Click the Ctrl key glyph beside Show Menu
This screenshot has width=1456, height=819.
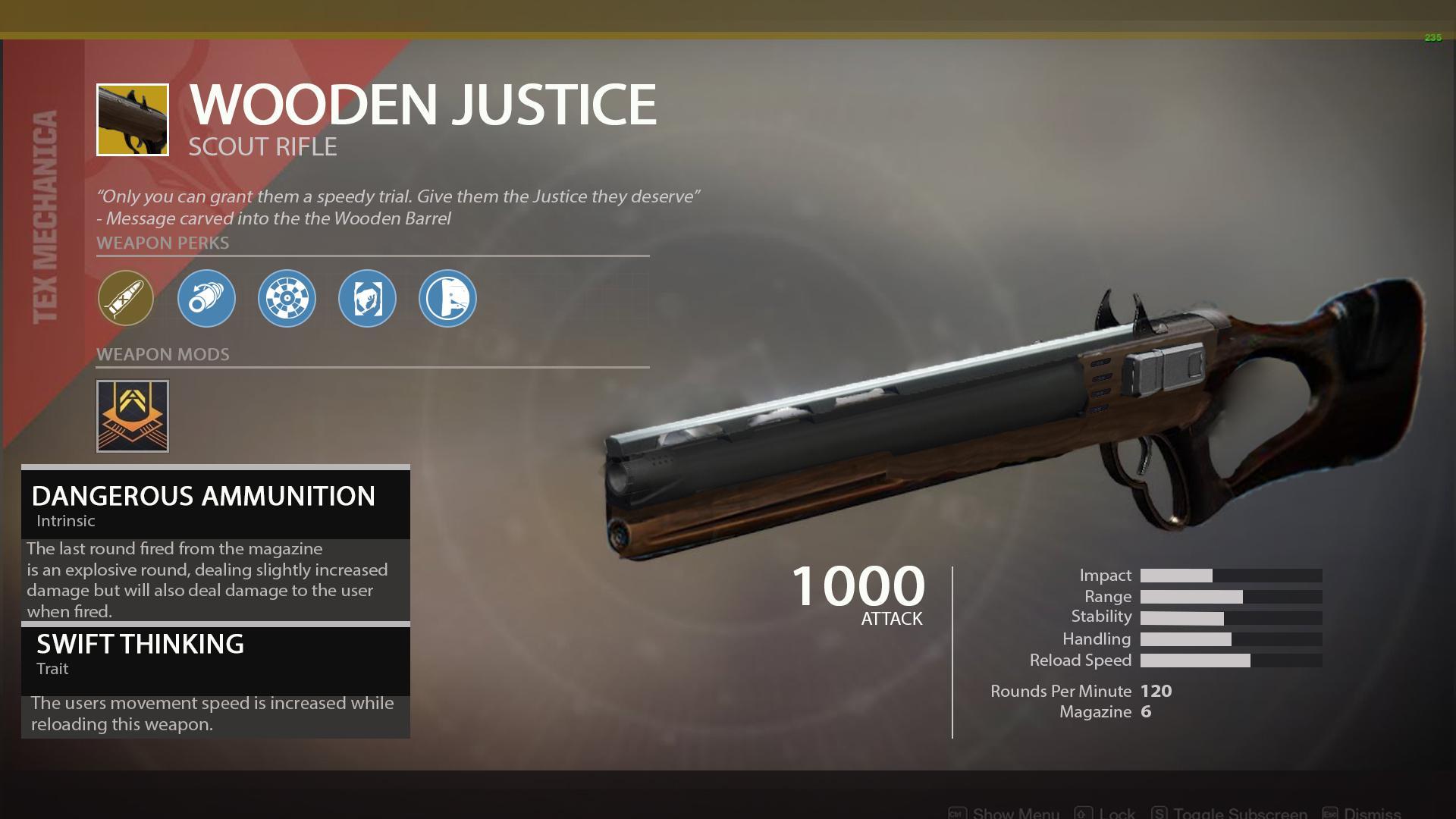[957, 812]
